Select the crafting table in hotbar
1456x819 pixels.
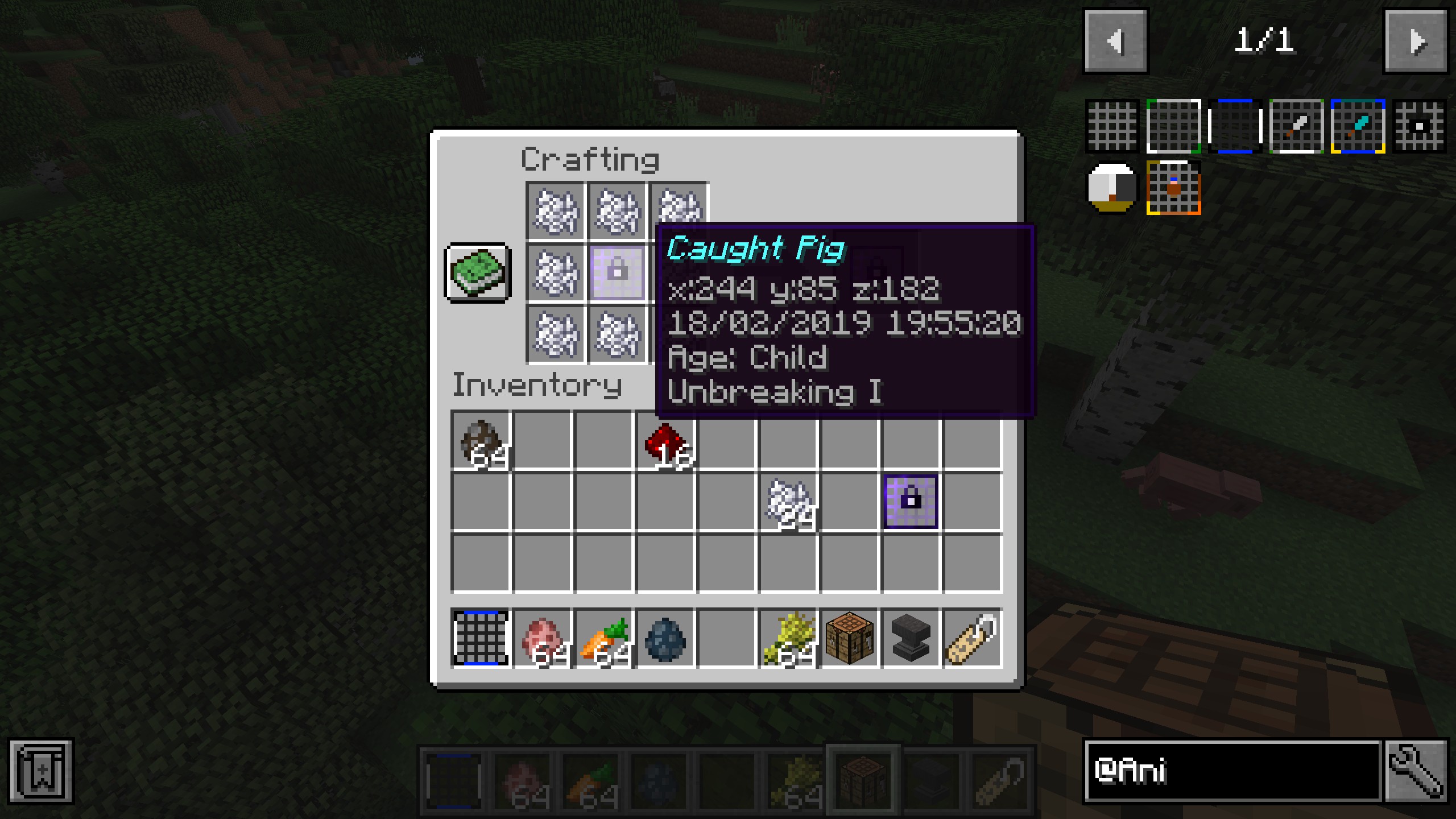click(850, 638)
